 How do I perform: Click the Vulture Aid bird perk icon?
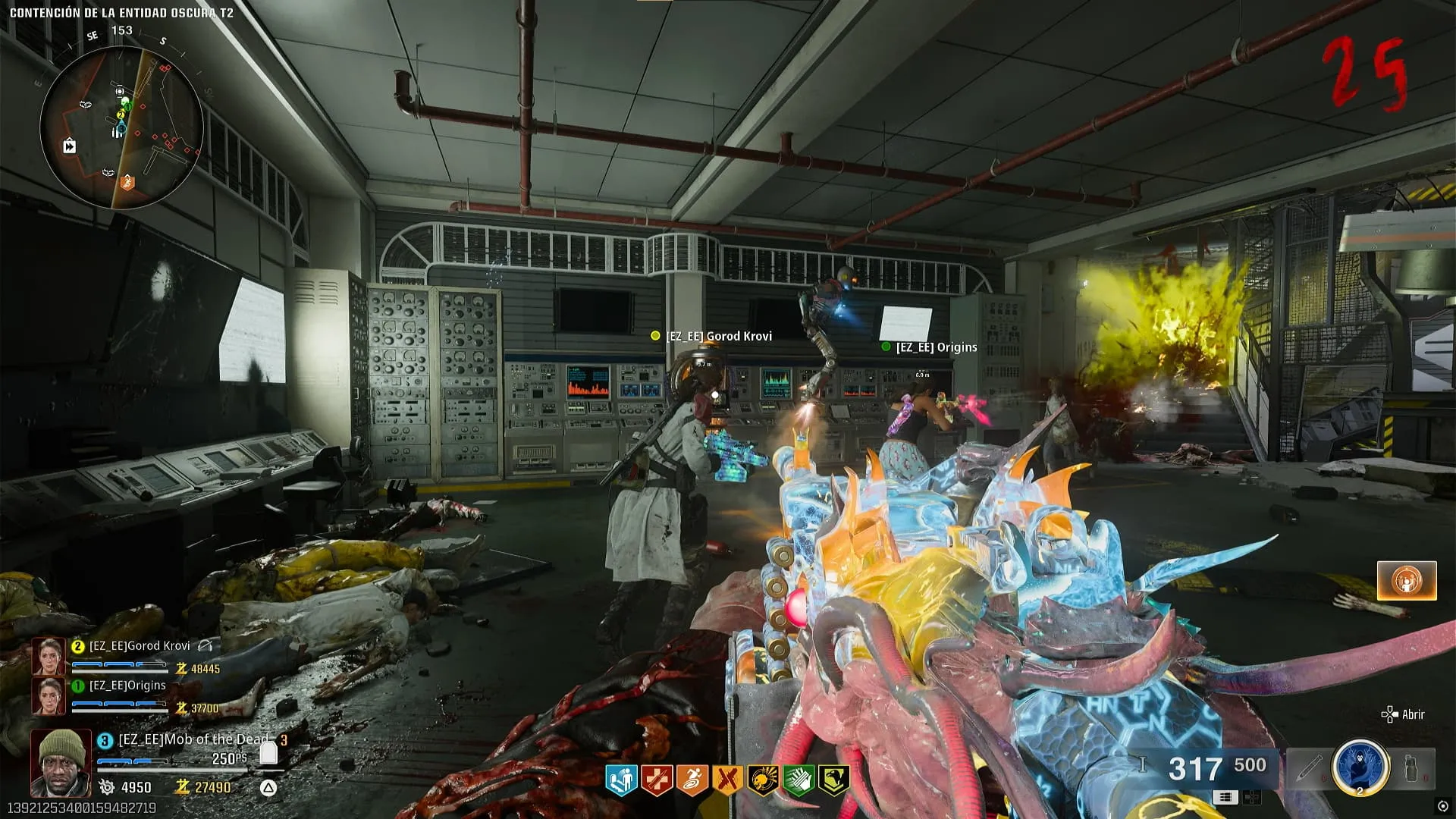pyautogui.click(x=833, y=780)
